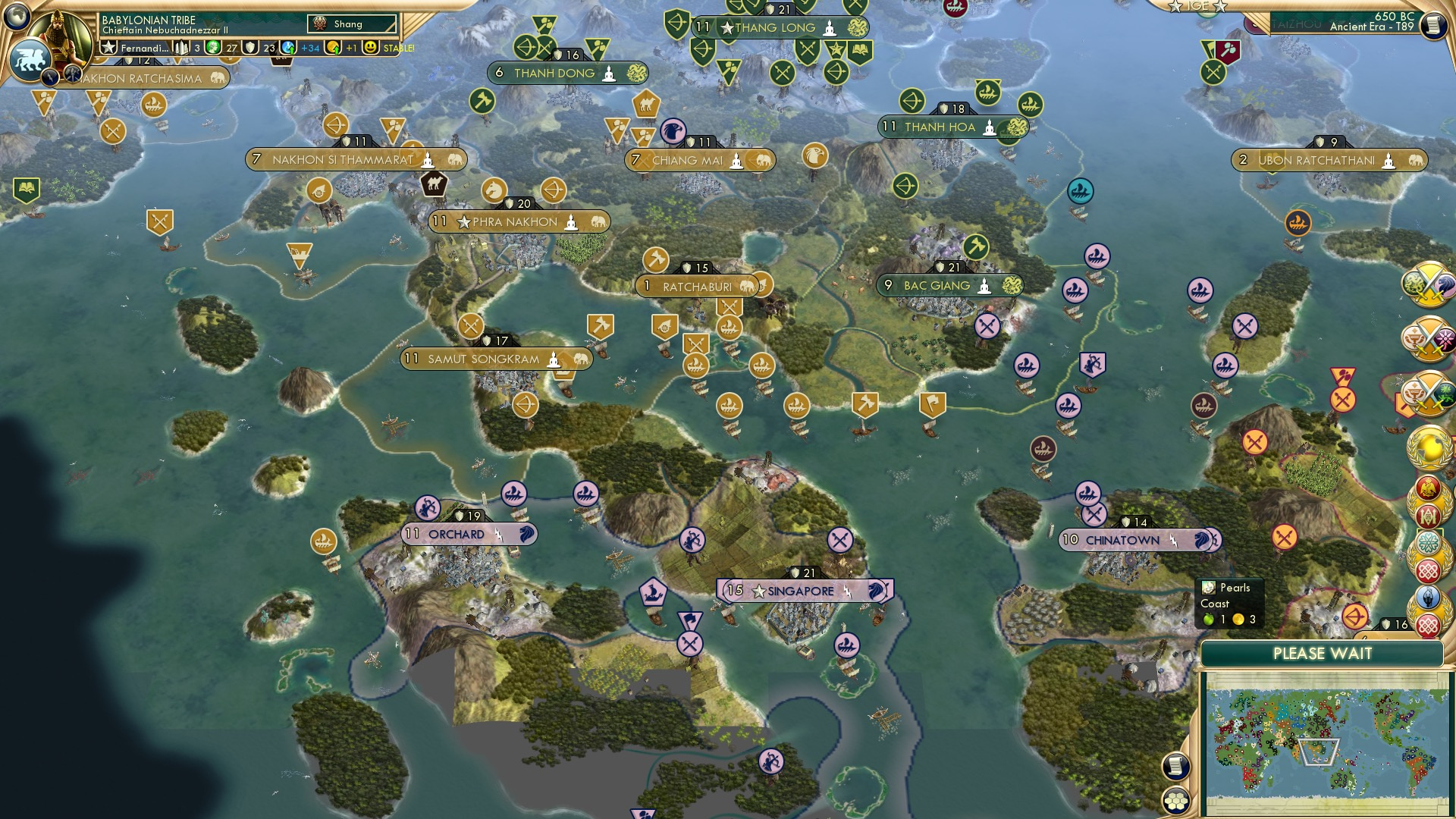Click the gold coin income icon in top bar
Image resolution: width=1456 pixels, height=819 pixels.
click(x=334, y=48)
